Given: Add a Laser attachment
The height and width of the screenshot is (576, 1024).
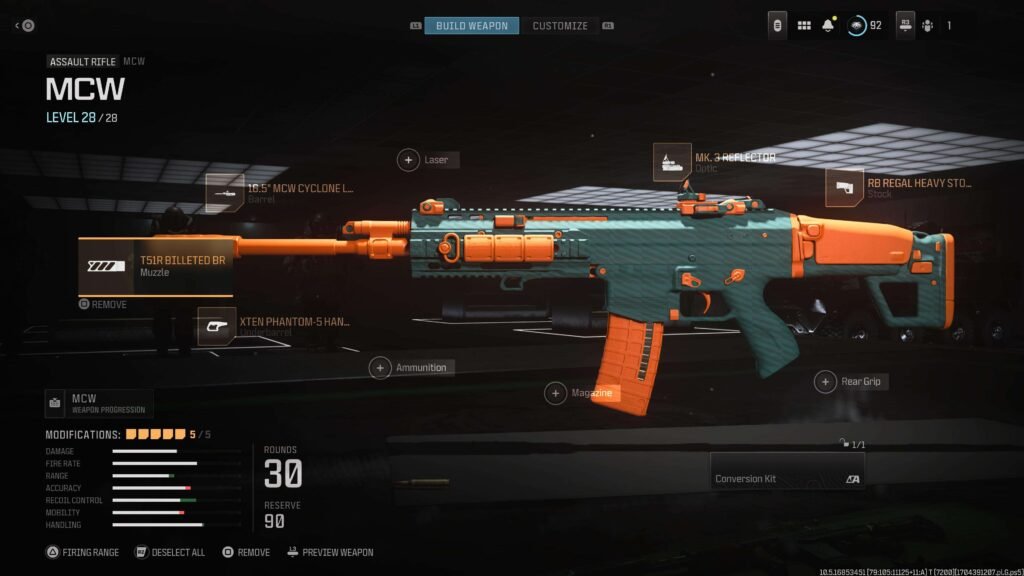Looking at the screenshot, I should click(409, 160).
